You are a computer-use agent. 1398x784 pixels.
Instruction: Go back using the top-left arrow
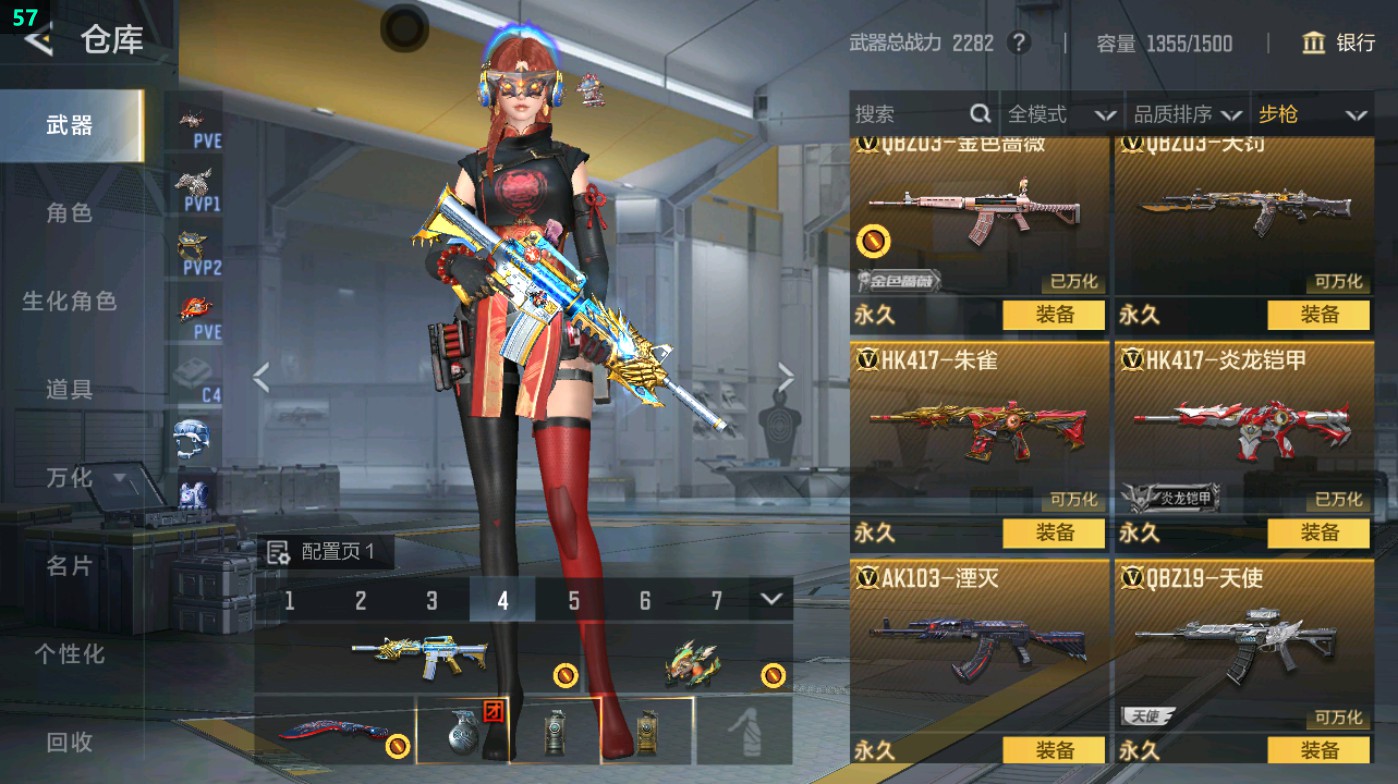click(38, 40)
